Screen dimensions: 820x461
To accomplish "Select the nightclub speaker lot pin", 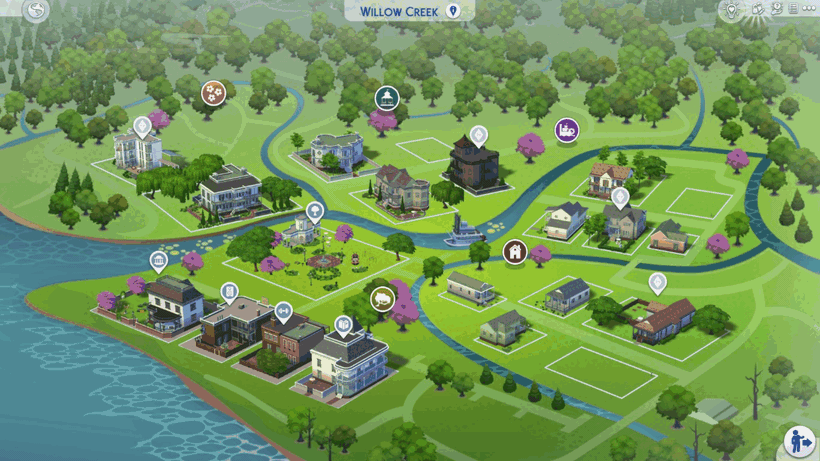I will pyautogui.click(x=230, y=292).
